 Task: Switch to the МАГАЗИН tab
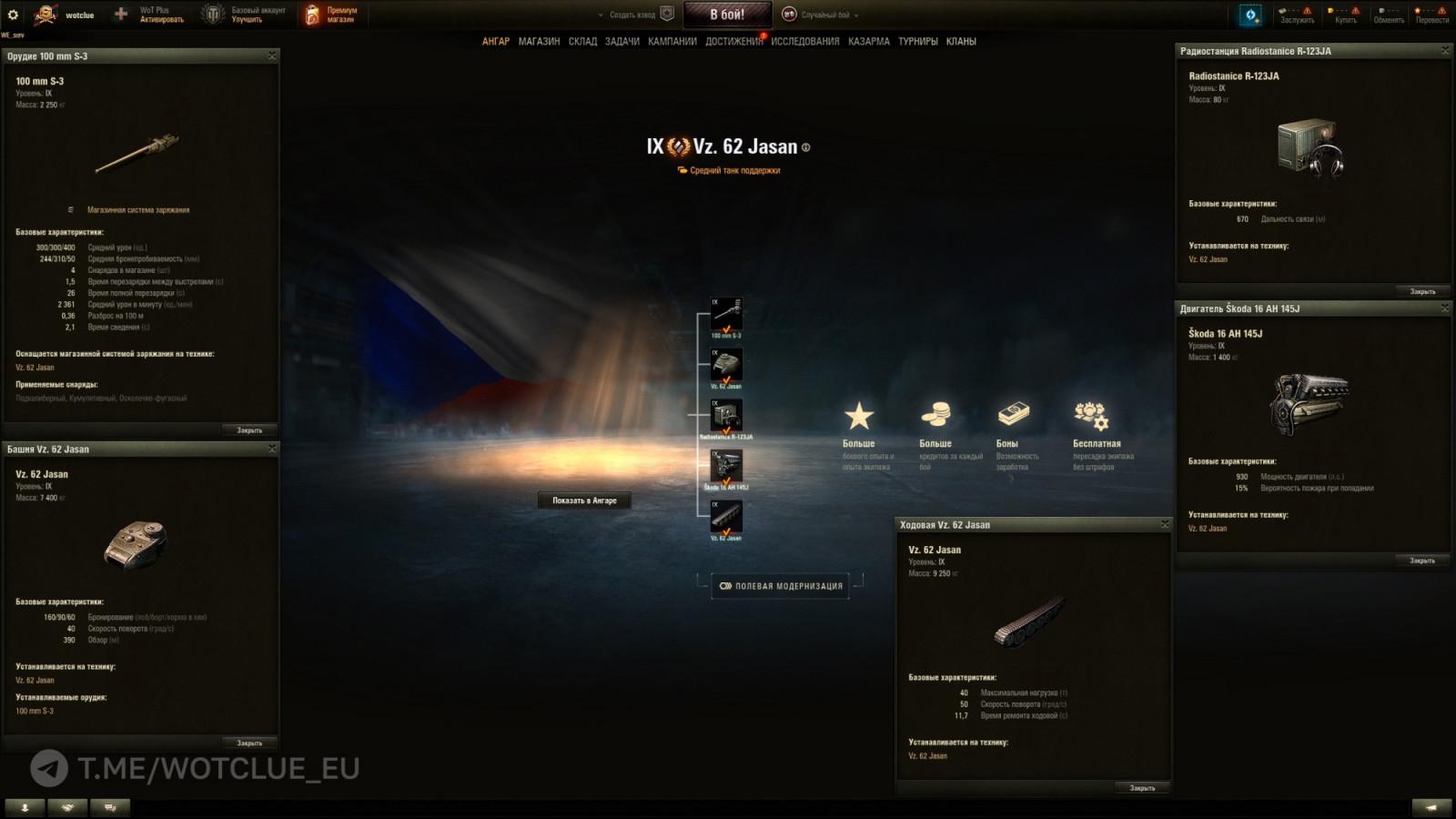click(539, 42)
